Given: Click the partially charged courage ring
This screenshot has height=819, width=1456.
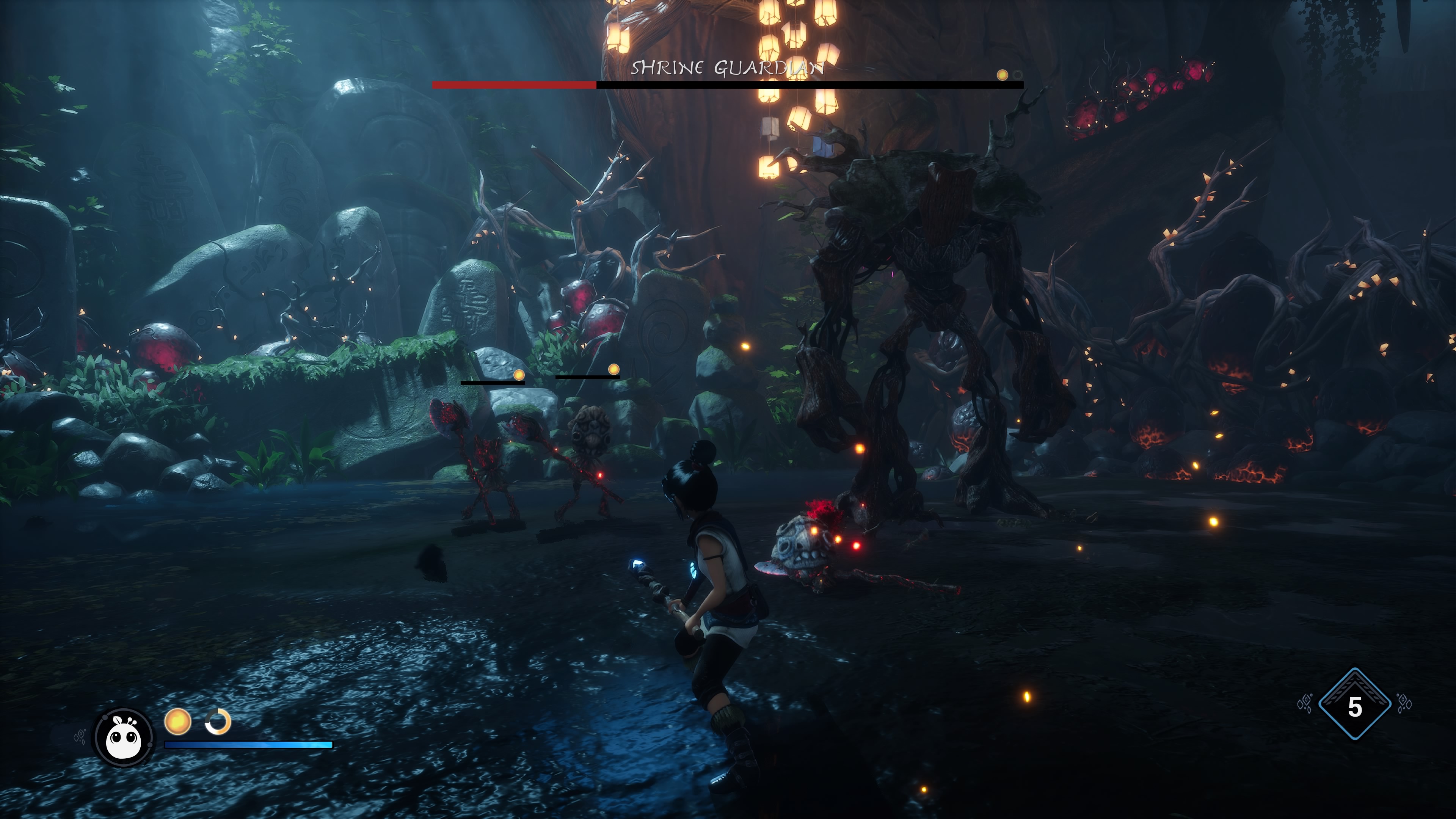Looking at the screenshot, I should point(218,722).
